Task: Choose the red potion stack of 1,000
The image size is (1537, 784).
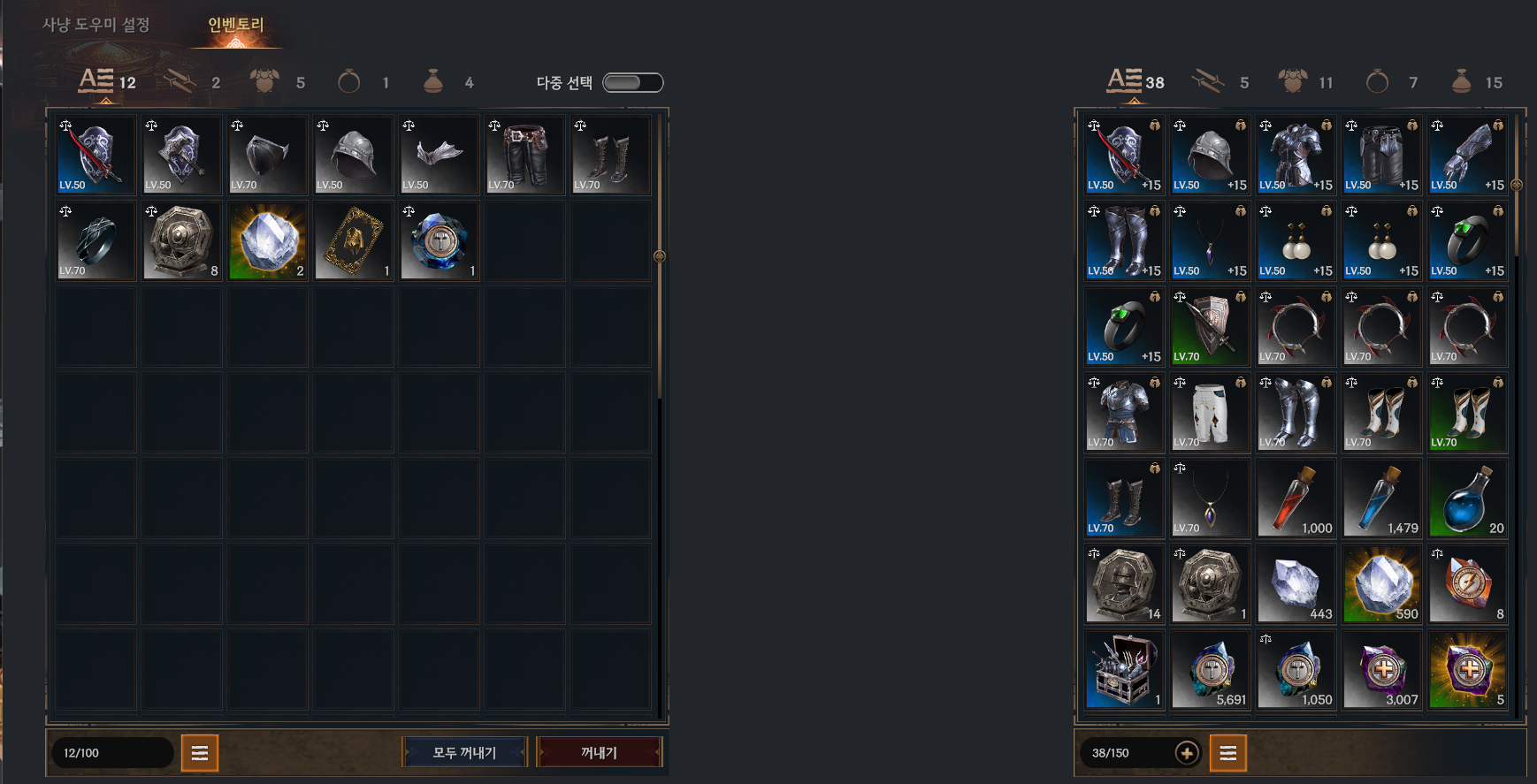Action: pyautogui.click(x=1296, y=499)
